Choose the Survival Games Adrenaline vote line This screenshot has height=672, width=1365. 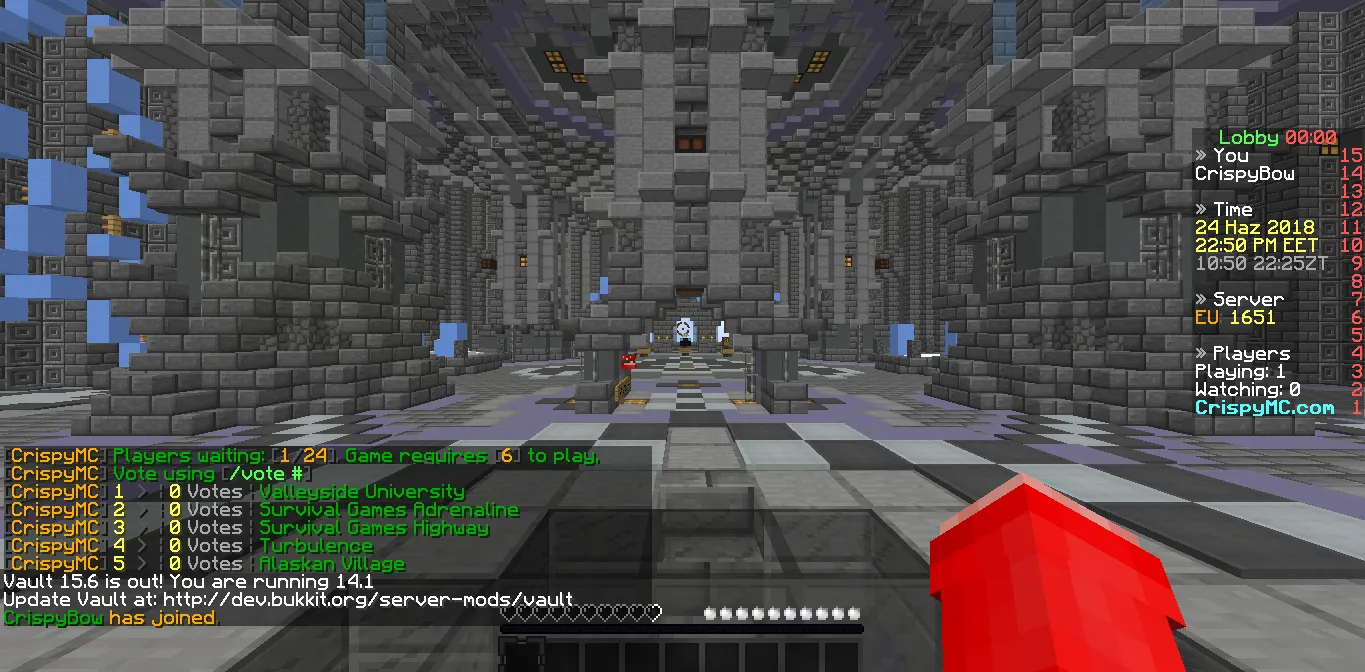389,510
